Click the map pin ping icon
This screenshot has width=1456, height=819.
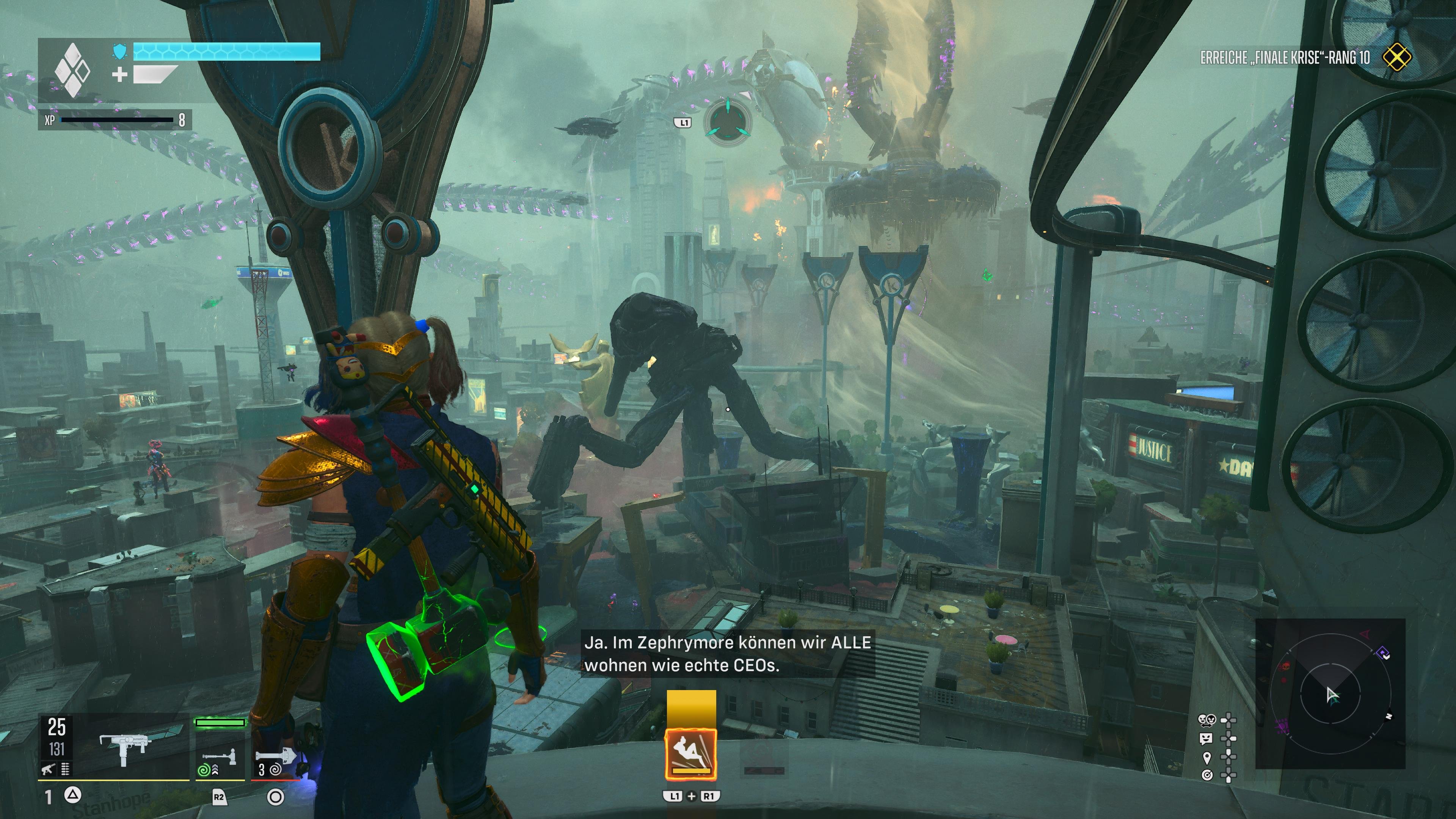tap(1207, 757)
